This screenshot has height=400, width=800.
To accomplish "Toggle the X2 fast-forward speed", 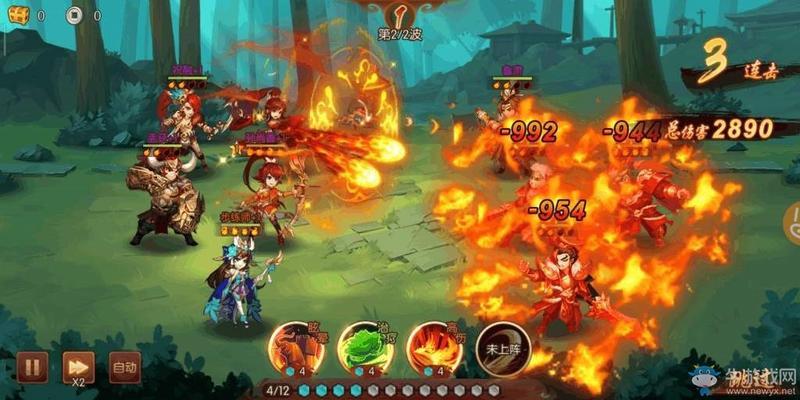I will (76, 366).
